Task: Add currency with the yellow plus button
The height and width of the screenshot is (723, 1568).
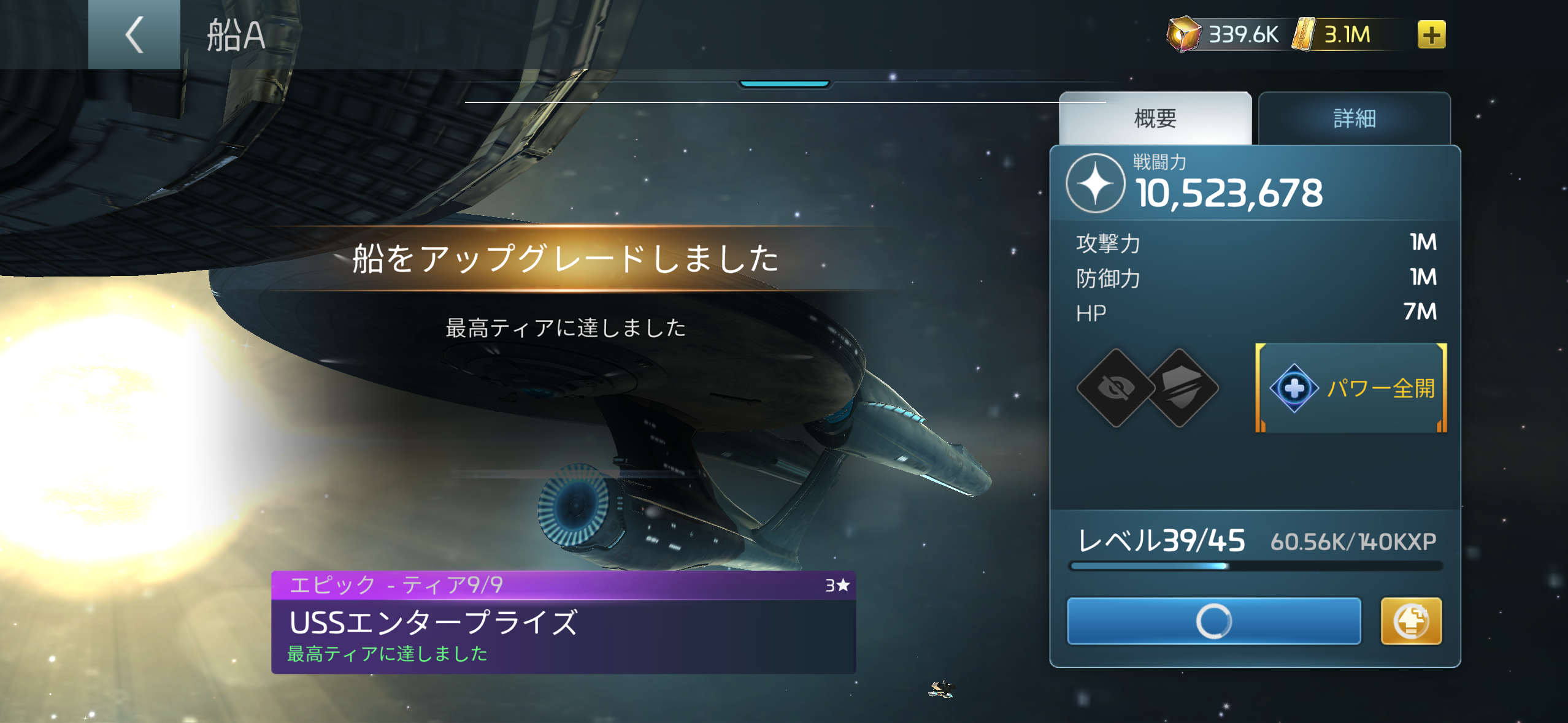Action: click(1431, 34)
